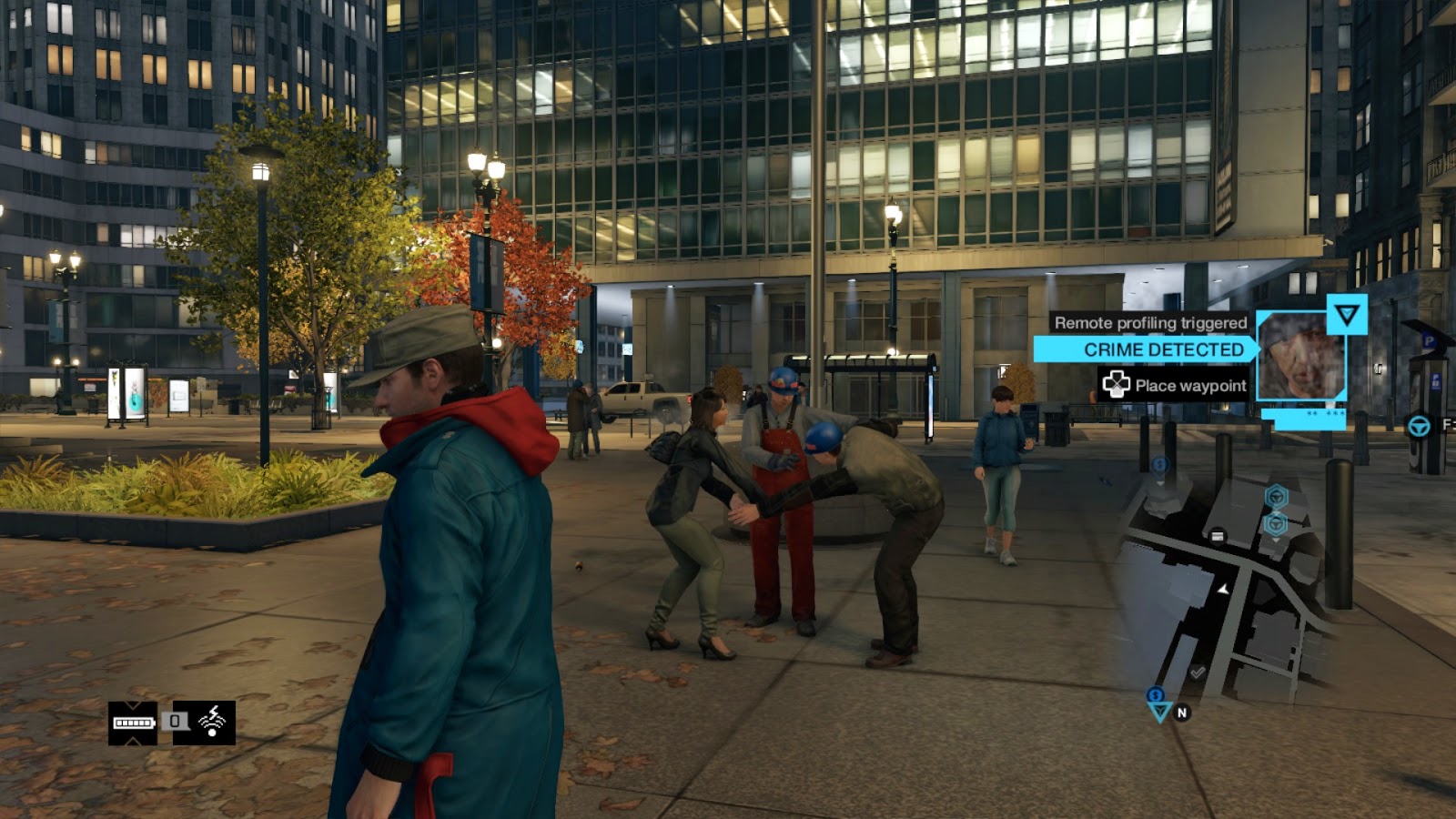
Task: Select the cyan triangle marker beside north indicator
Action: (x=1158, y=709)
